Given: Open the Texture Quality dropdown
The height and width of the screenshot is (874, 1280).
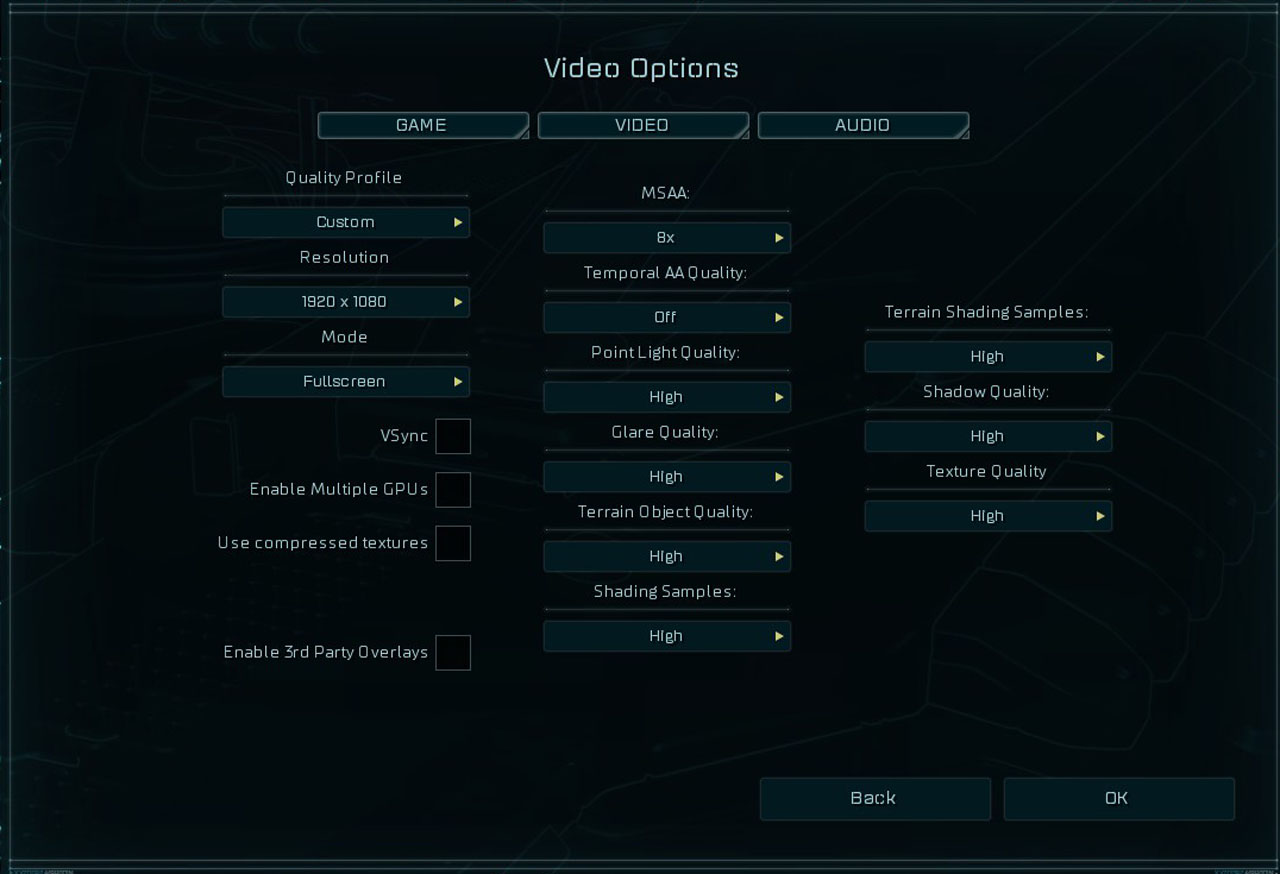Looking at the screenshot, I should 988,516.
